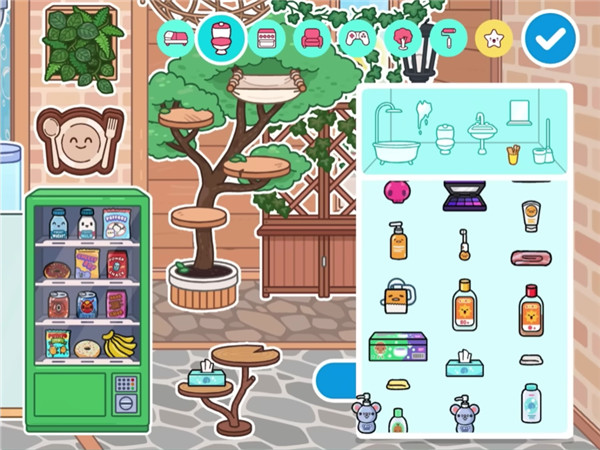This screenshot has height=450, width=600.
Task: Open the stove kitchen category
Action: click(x=268, y=39)
